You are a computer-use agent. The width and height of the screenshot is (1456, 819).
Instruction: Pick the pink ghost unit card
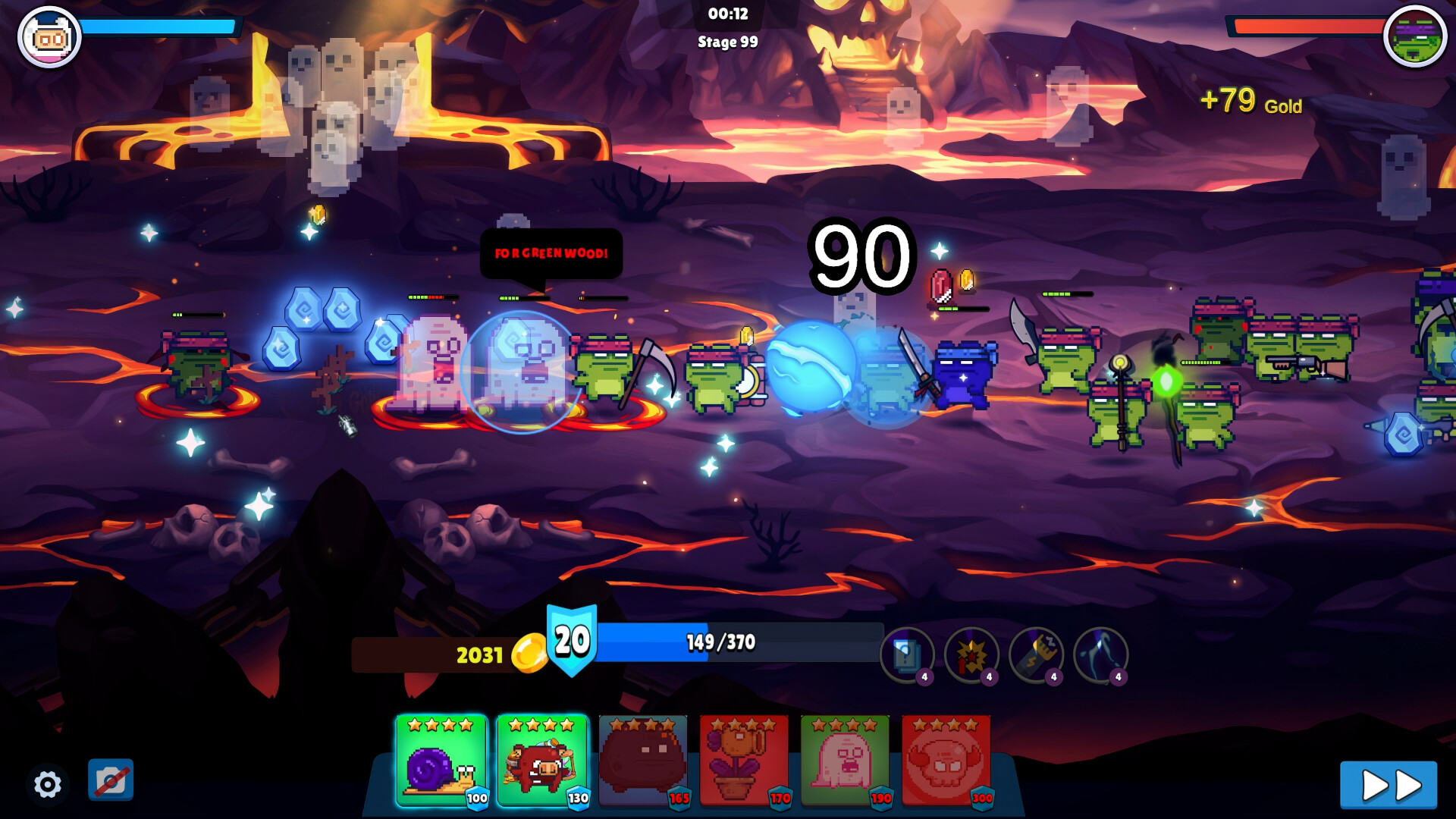845,761
